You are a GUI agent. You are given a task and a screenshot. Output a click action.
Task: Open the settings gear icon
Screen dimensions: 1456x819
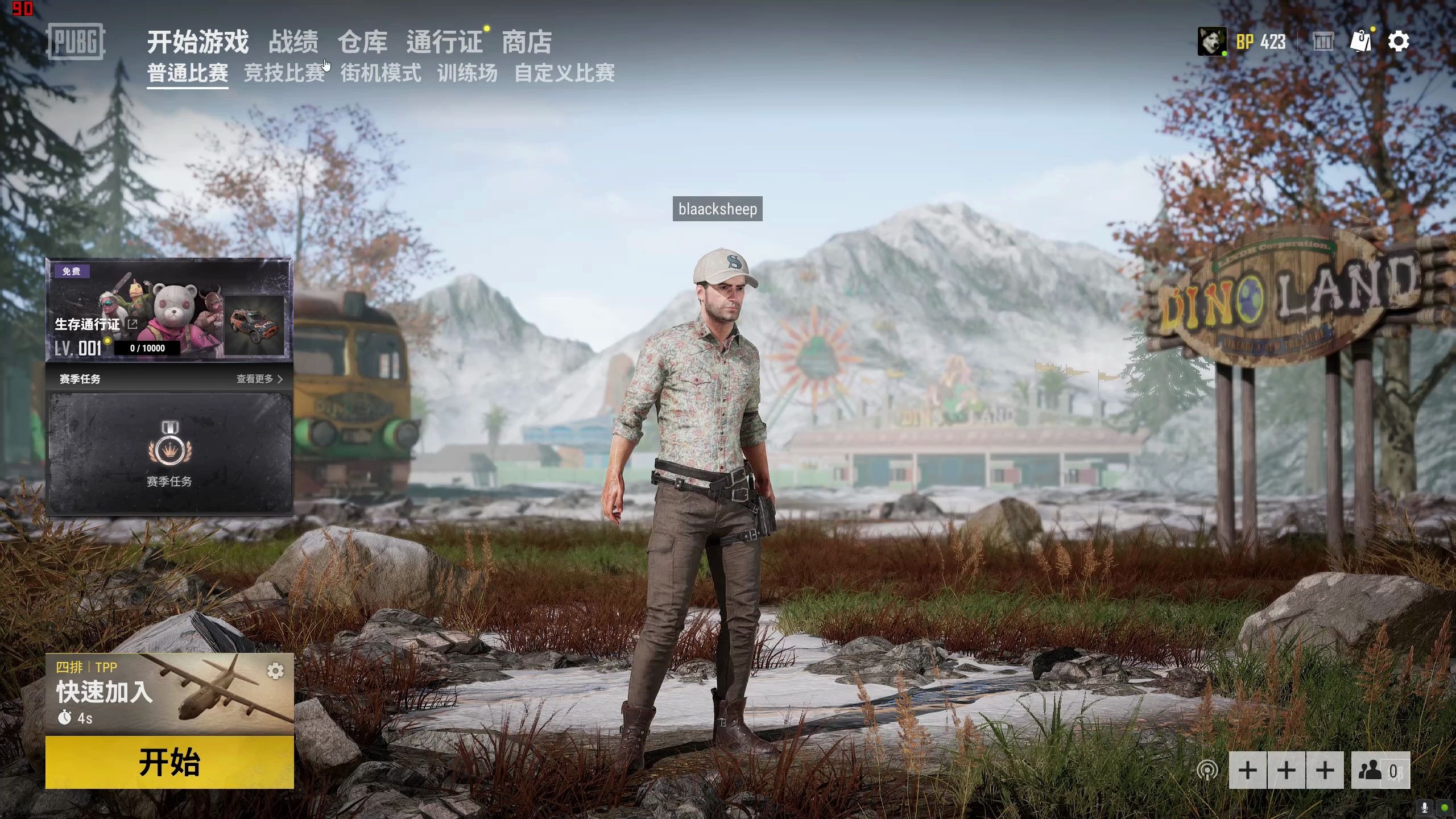[x=1399, y=42]
